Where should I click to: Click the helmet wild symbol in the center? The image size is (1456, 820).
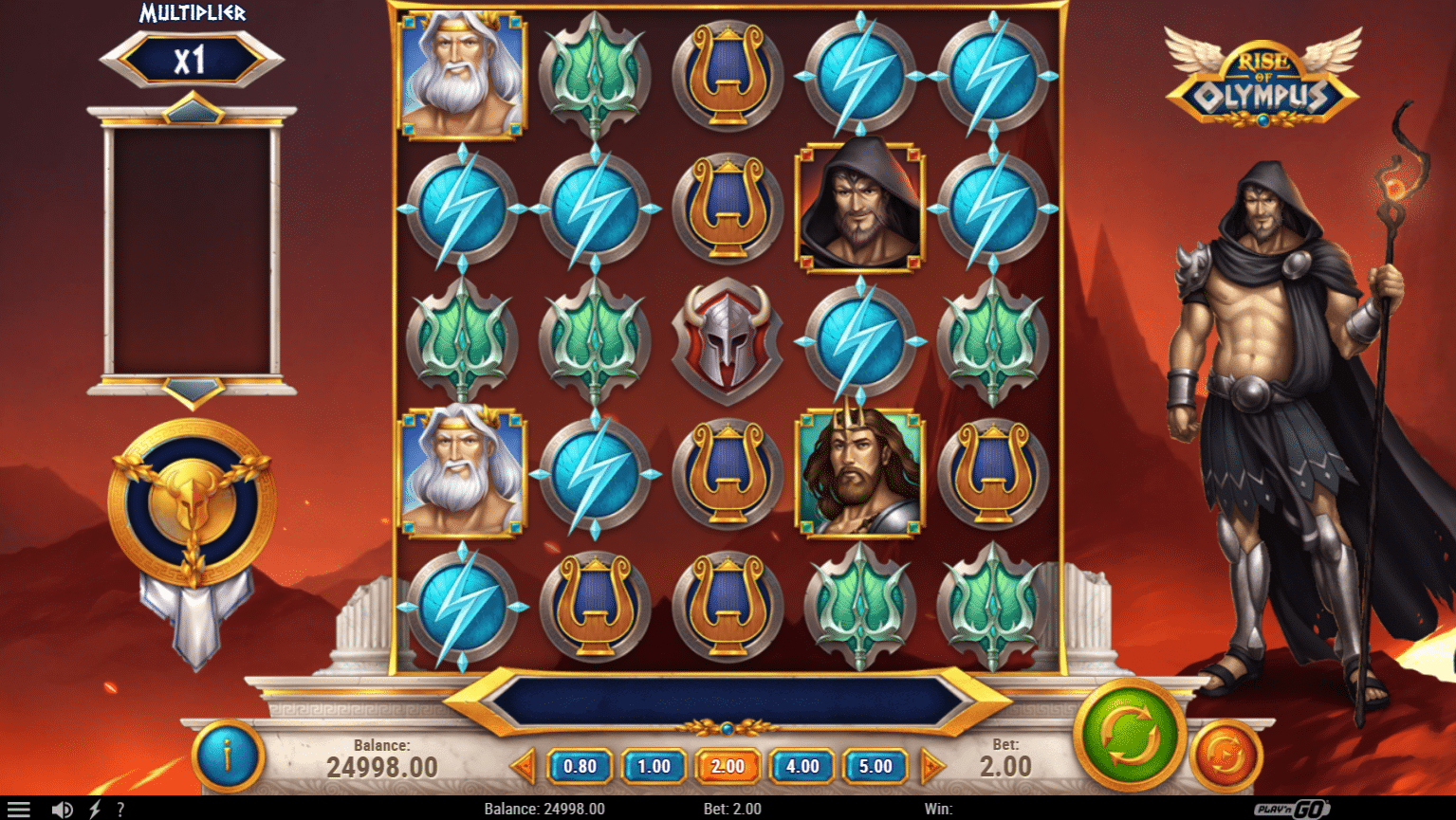727,339
